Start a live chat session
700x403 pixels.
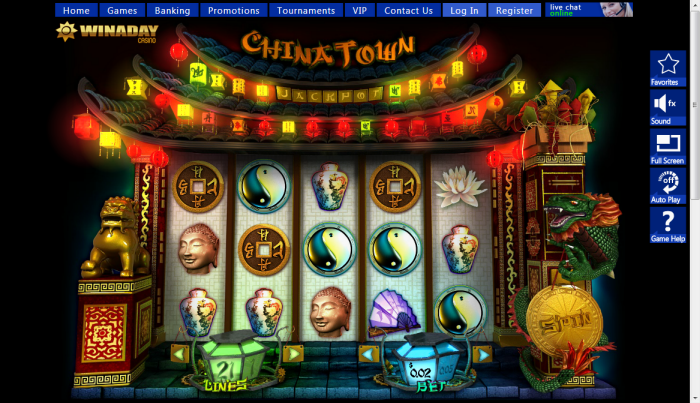(x=589, y=10)
